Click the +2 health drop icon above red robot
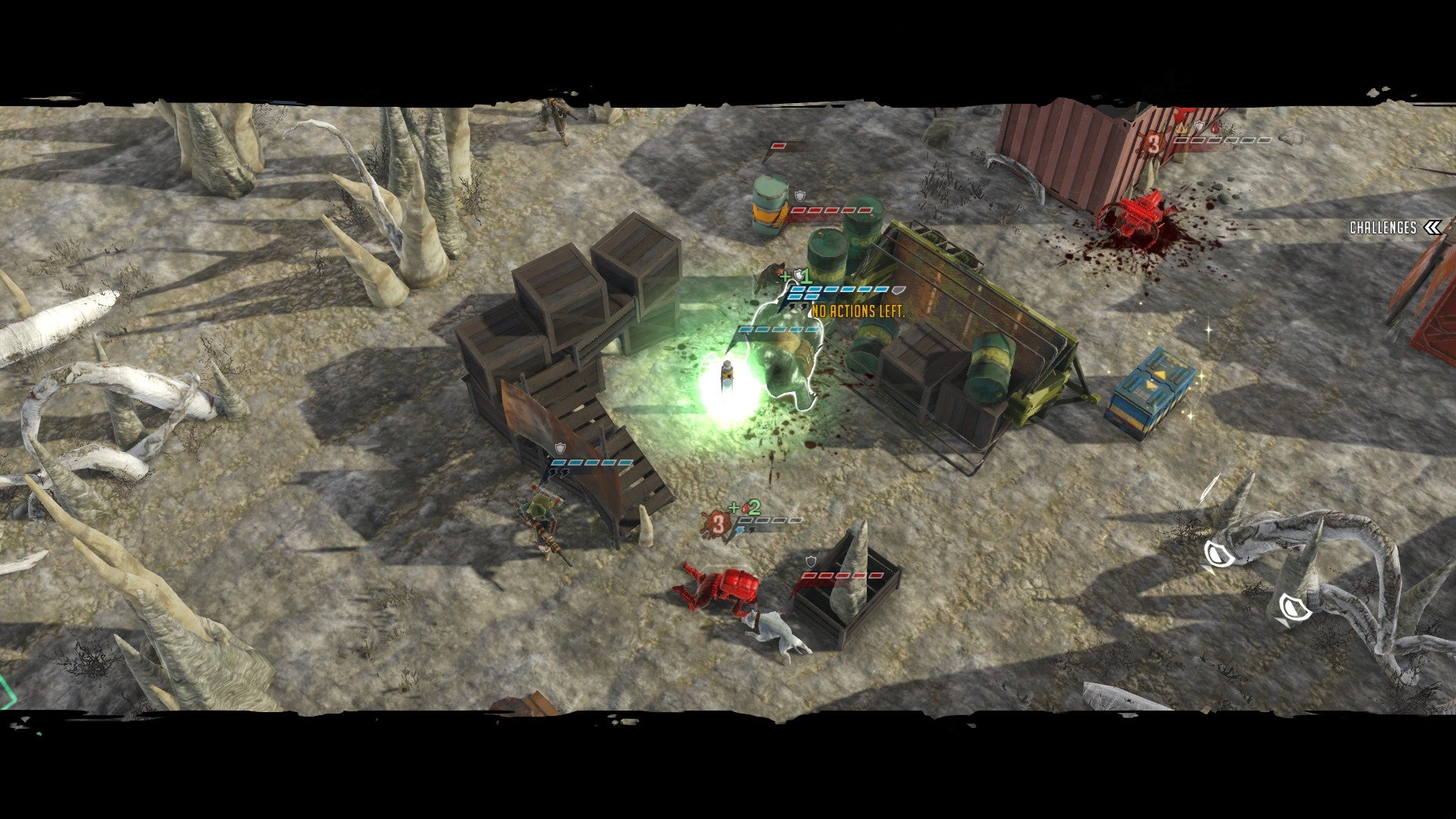This screenshot has height=819, width=1456. 746,508
